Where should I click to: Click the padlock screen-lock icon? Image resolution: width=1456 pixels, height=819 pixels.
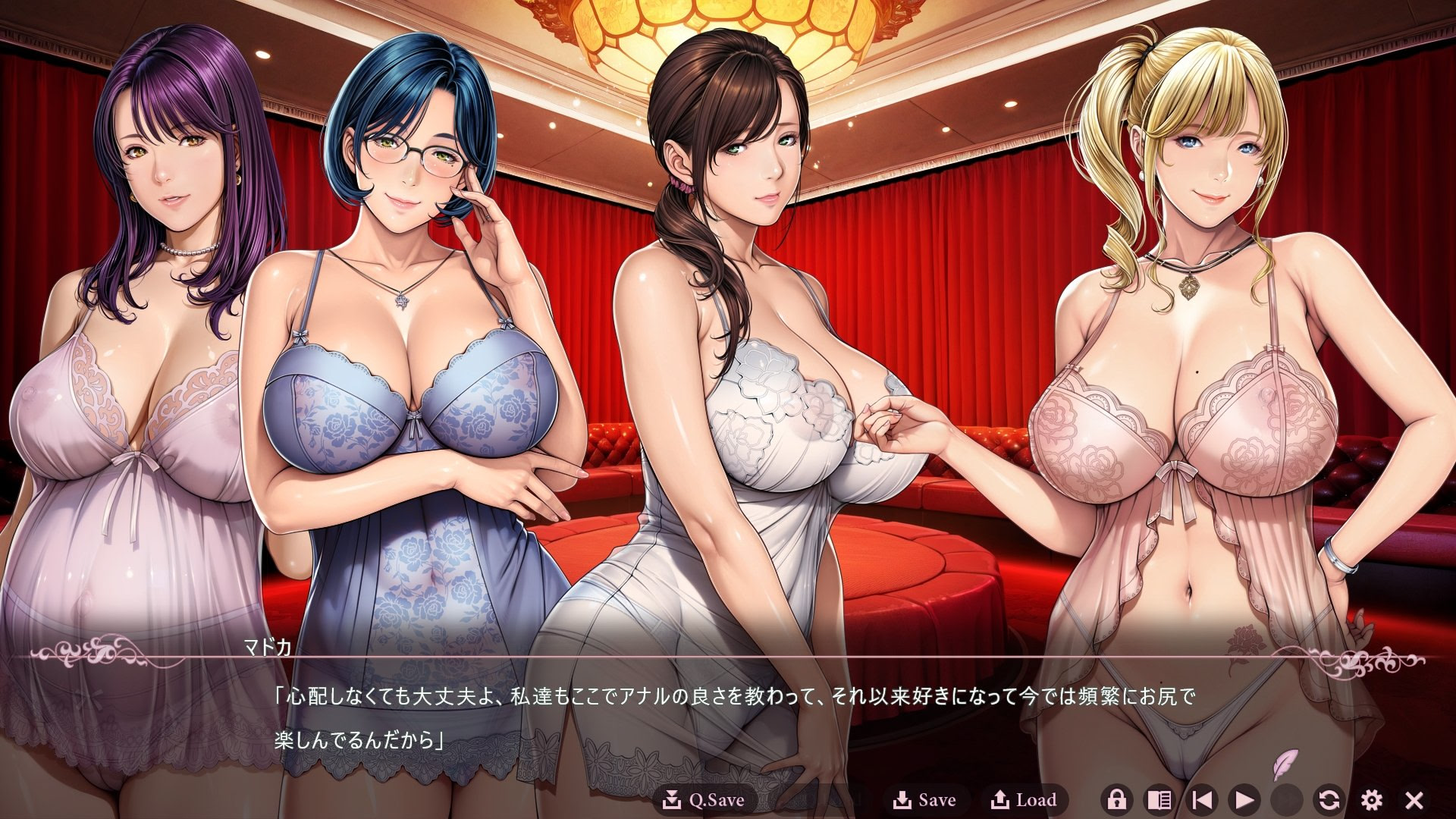pyautogui.click(x=1116, y=799)
